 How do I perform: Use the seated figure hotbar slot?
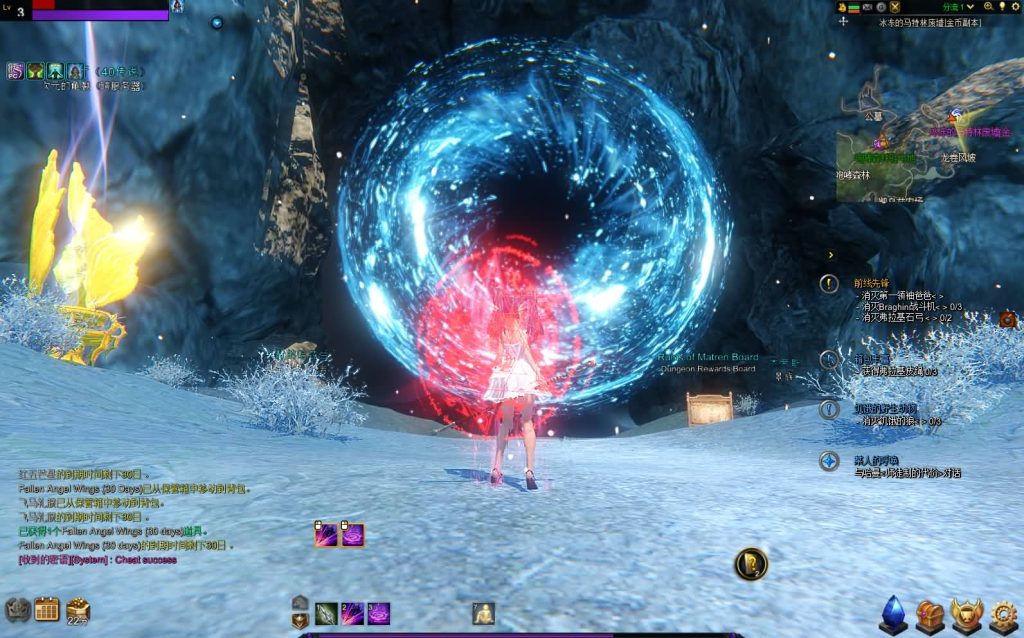click(x=484, y=614)
